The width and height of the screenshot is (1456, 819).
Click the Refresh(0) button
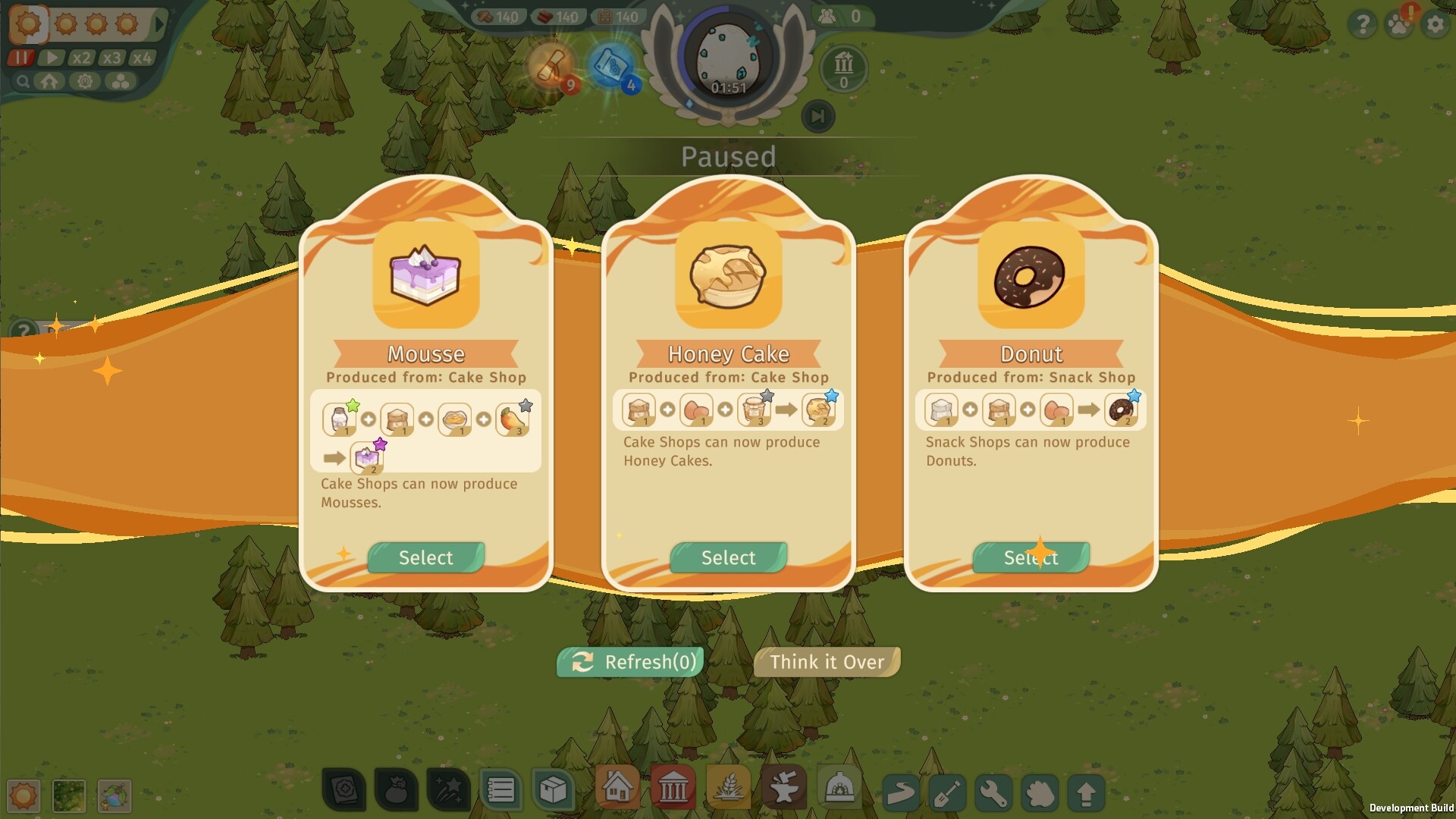click(629, 661)
